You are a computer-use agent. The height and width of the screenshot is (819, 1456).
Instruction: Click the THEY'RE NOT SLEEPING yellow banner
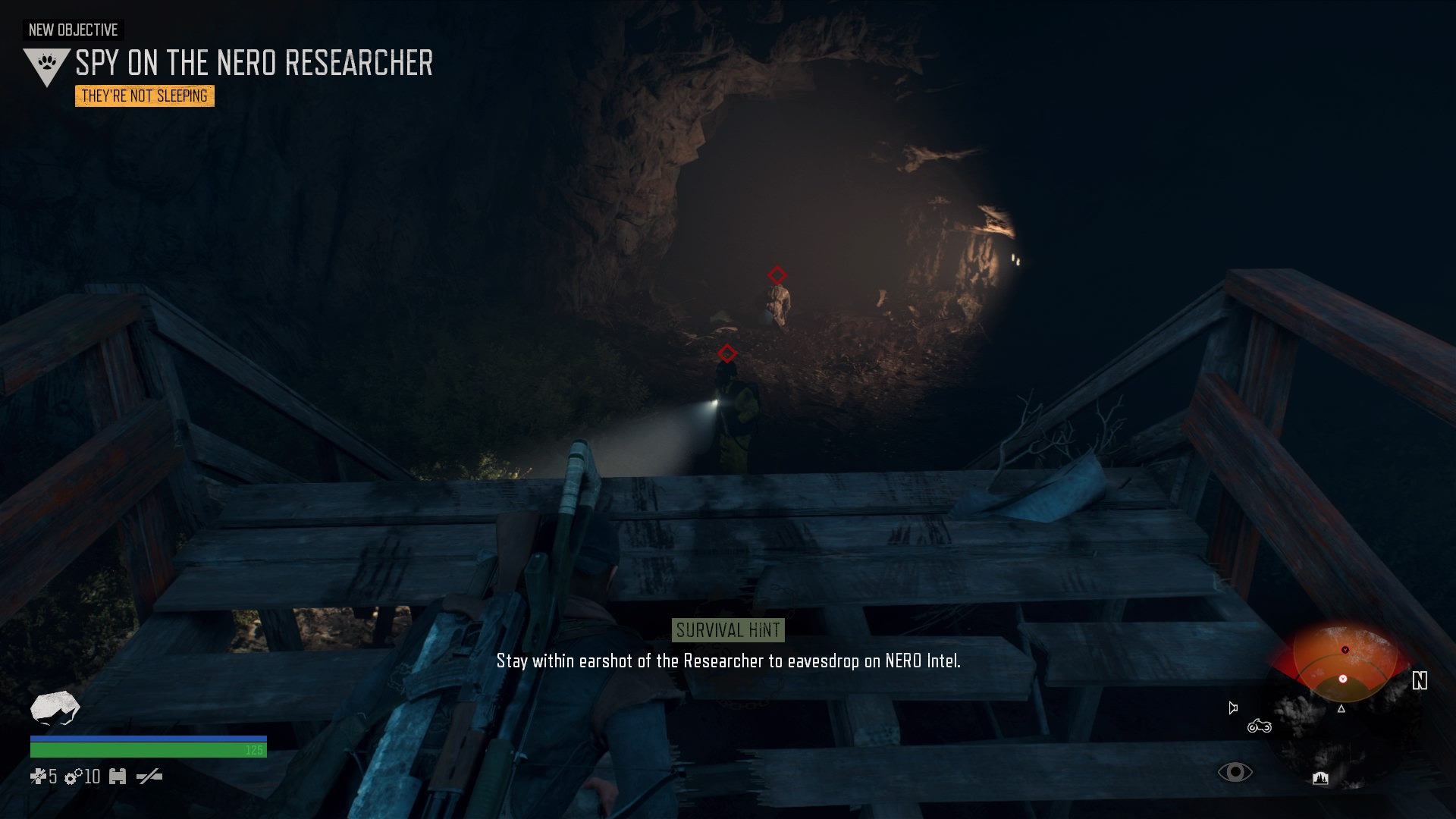pos(144,96)
